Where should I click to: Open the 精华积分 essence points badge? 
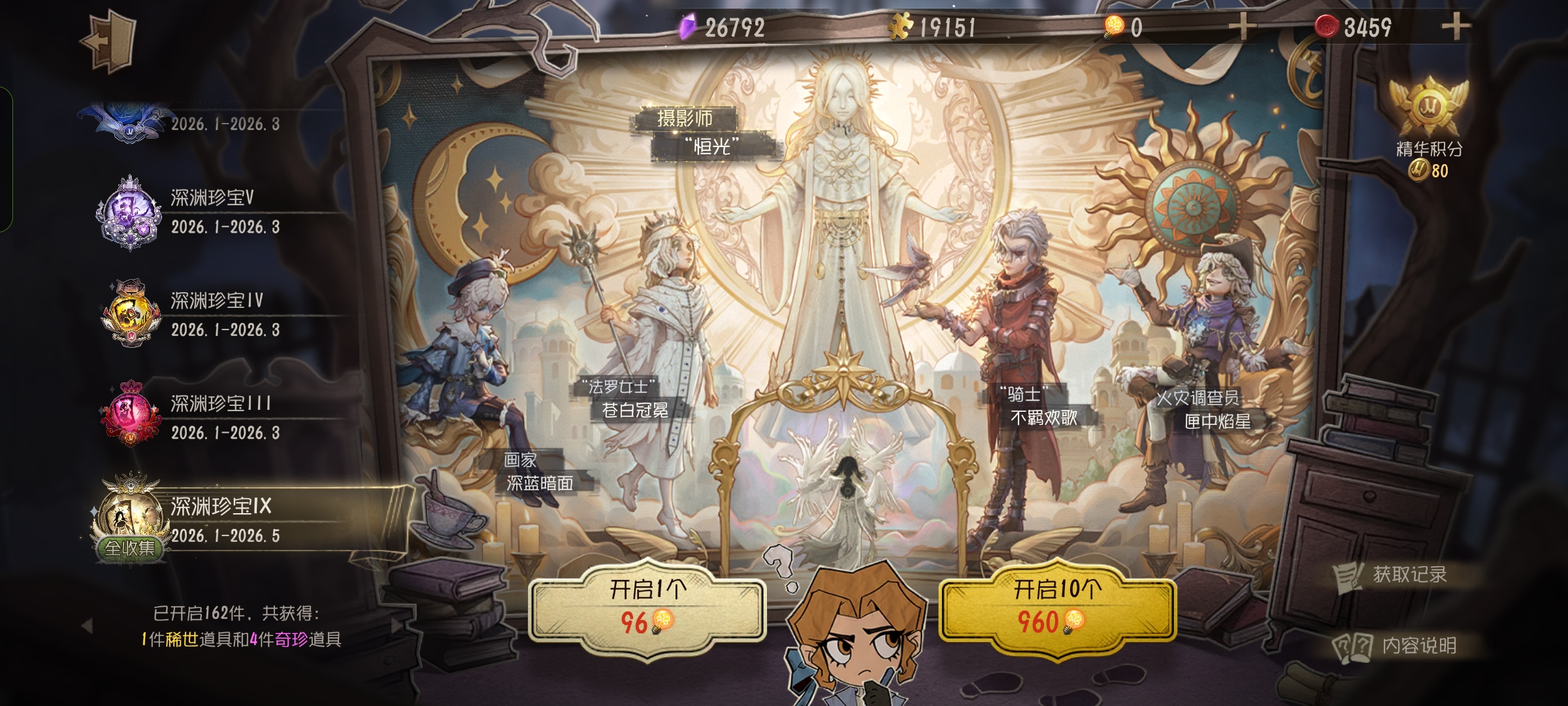(x=1429, y=127)
